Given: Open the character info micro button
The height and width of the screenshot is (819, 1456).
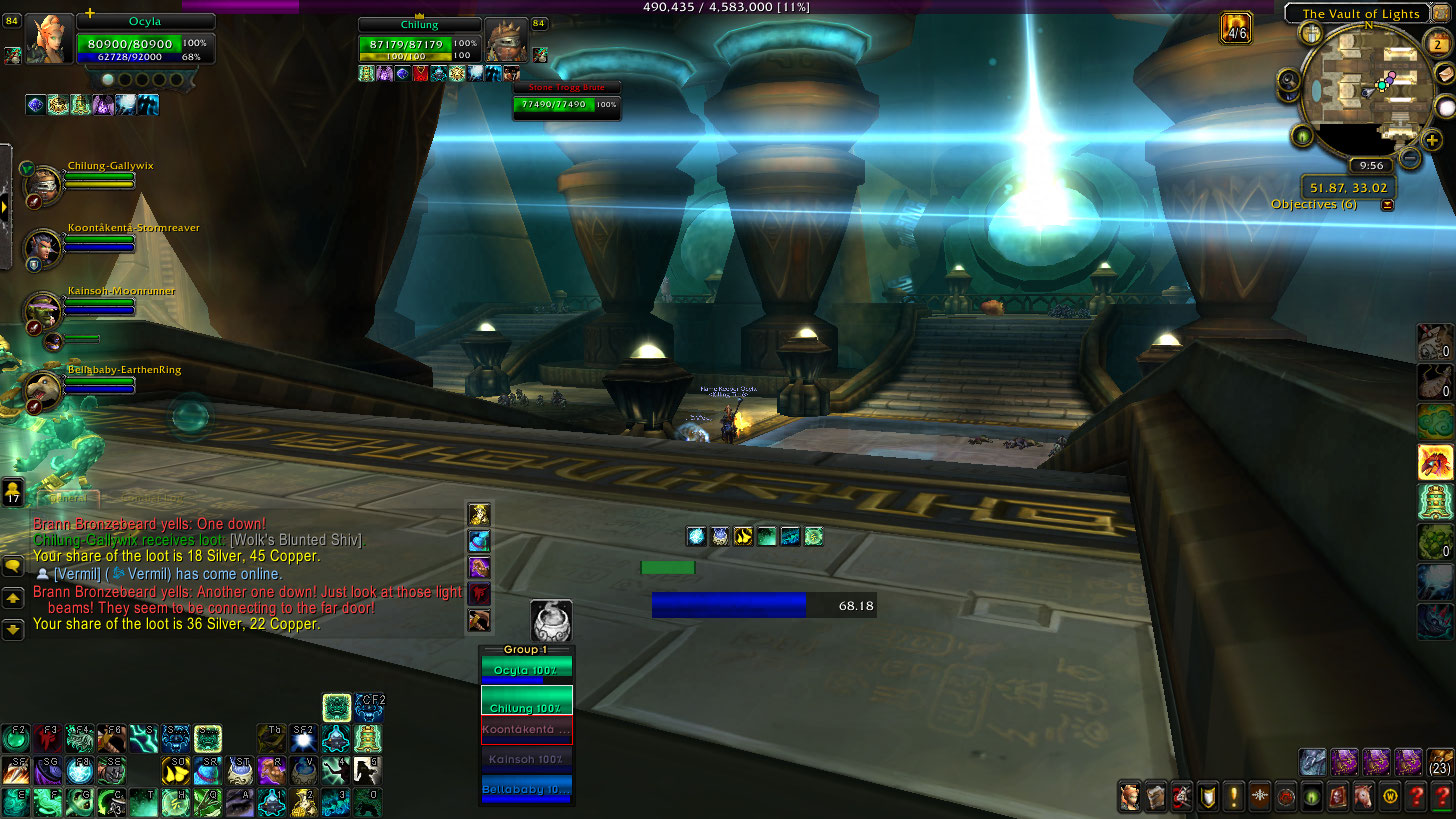Looking at the screenshot, I should point(1129,797).
